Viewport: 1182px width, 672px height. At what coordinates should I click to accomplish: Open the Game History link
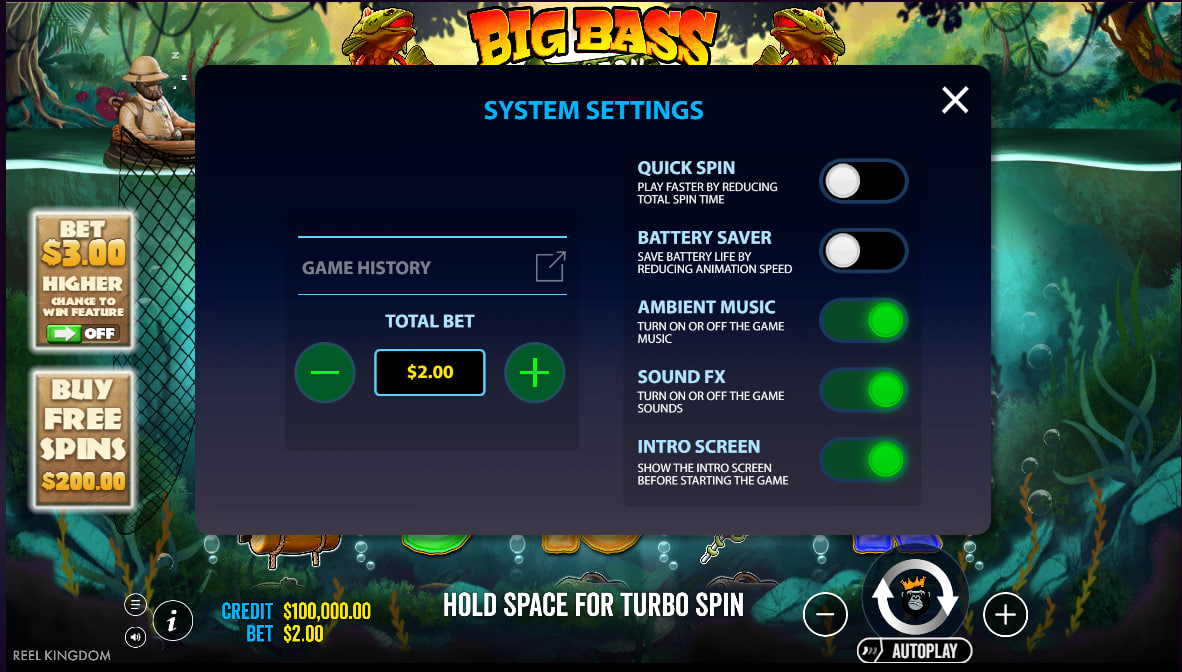pos(432,267)
